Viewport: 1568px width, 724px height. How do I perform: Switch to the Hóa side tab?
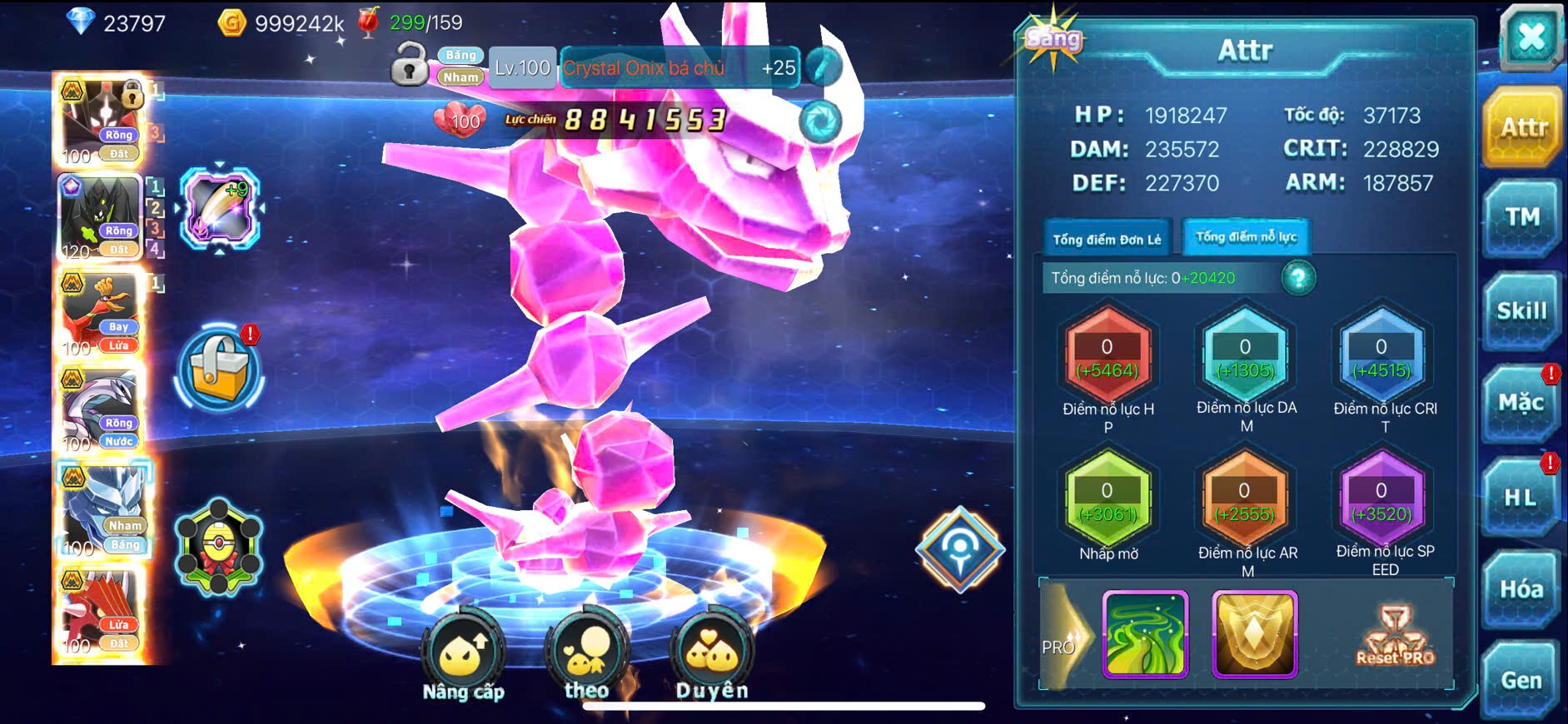coord(1521,589)
